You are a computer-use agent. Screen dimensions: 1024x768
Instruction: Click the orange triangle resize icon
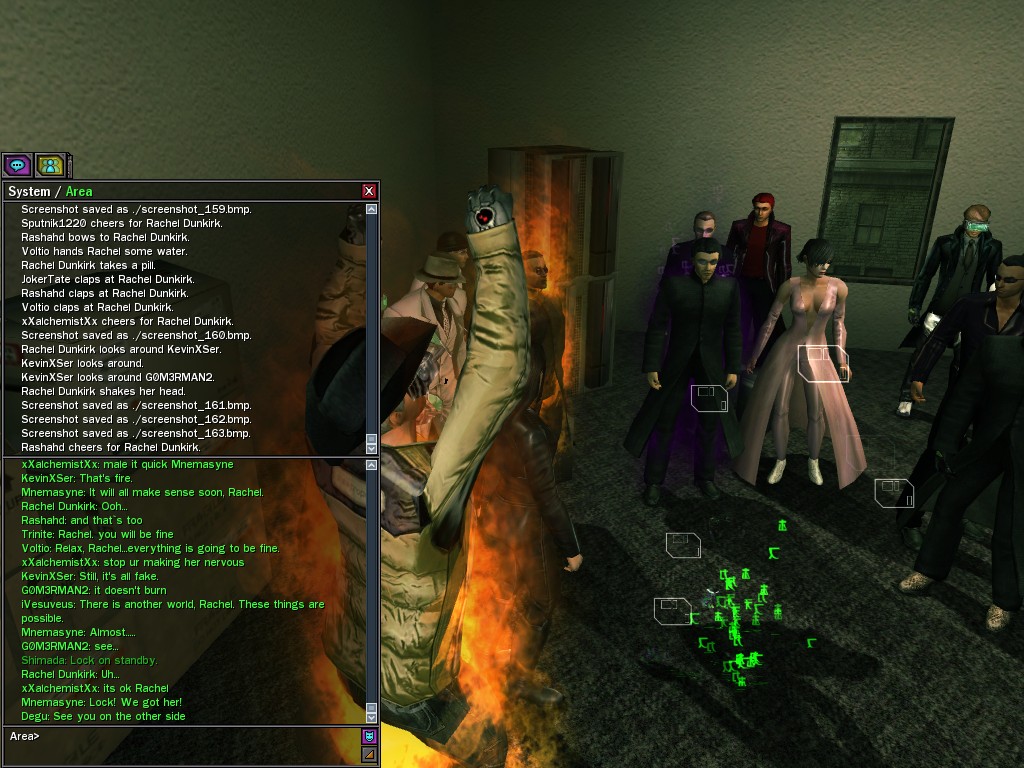[369, 754]
